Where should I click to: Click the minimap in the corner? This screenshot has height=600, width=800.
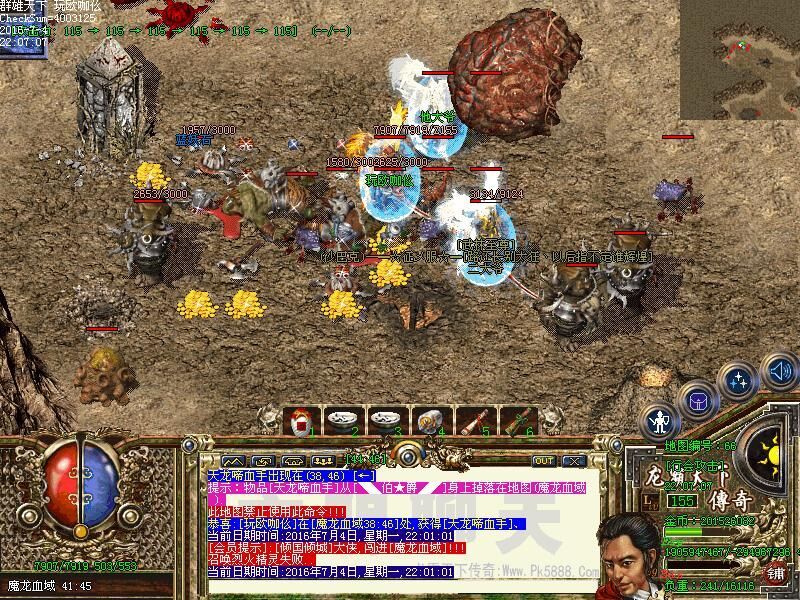pyautogui.click(x=740, y=60)
